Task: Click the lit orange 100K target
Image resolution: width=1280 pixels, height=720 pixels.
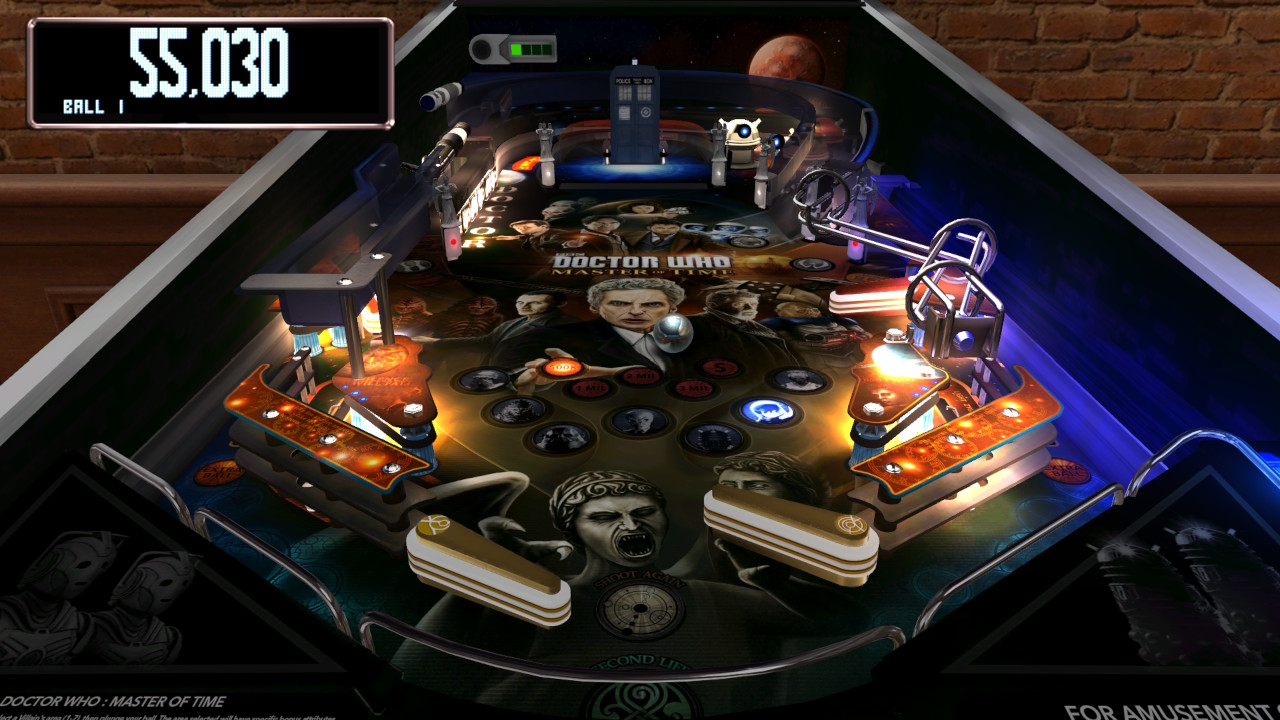Action: (x=560, y=366)
